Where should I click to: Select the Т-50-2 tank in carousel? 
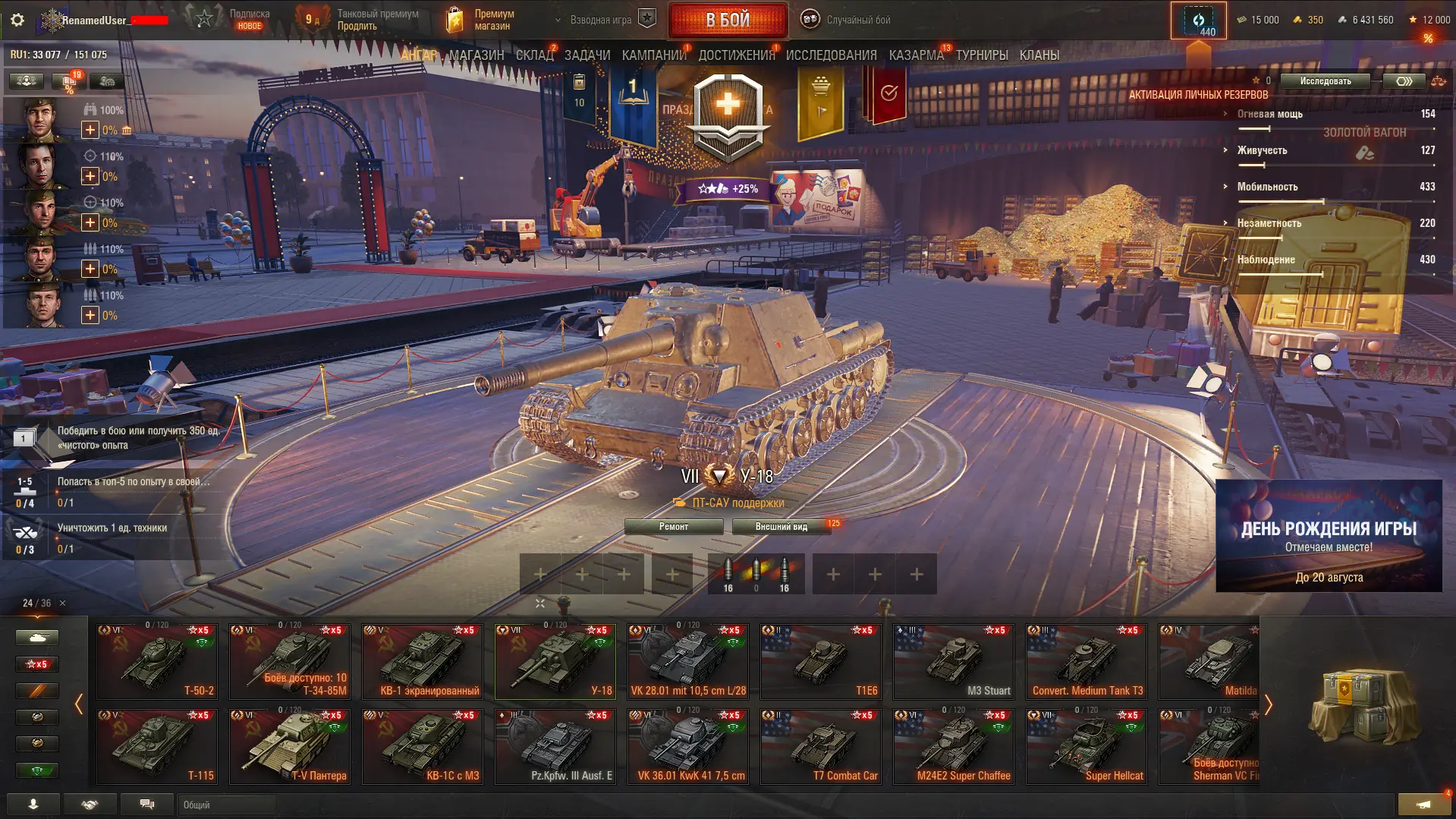click(x=157, y=661)
